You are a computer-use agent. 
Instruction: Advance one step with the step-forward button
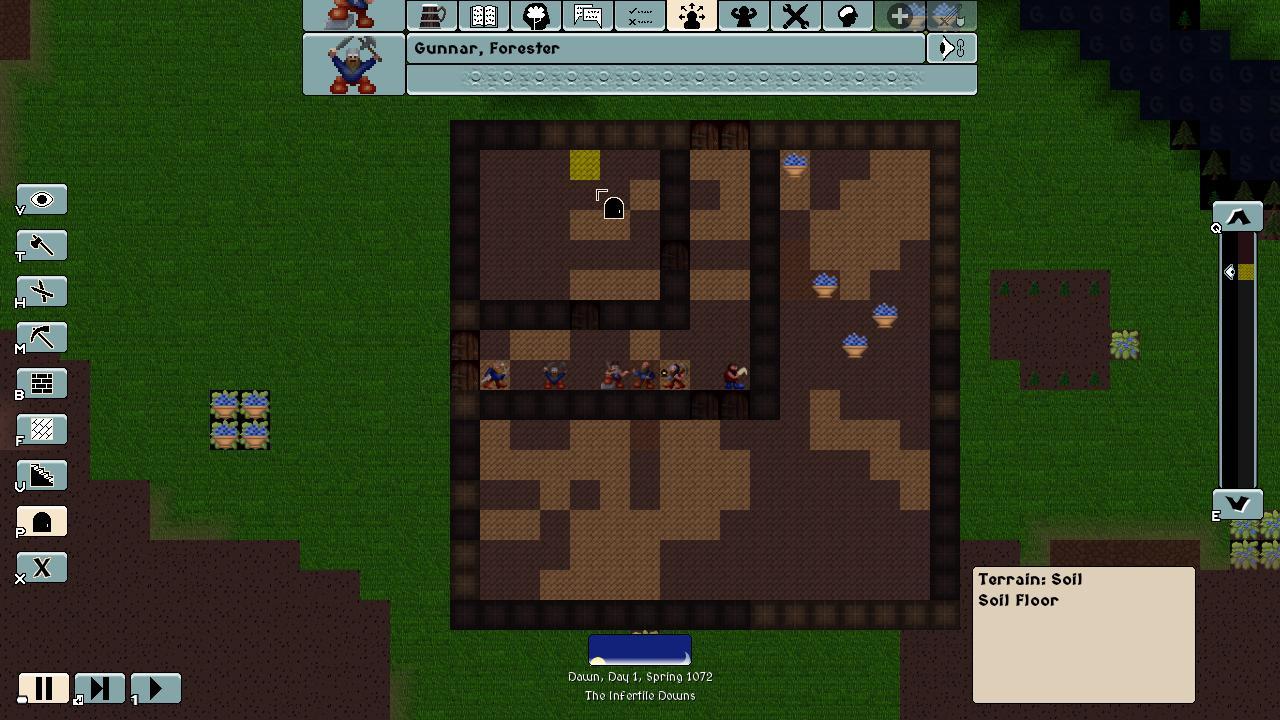pyautogui.click(x=99, y=688)
